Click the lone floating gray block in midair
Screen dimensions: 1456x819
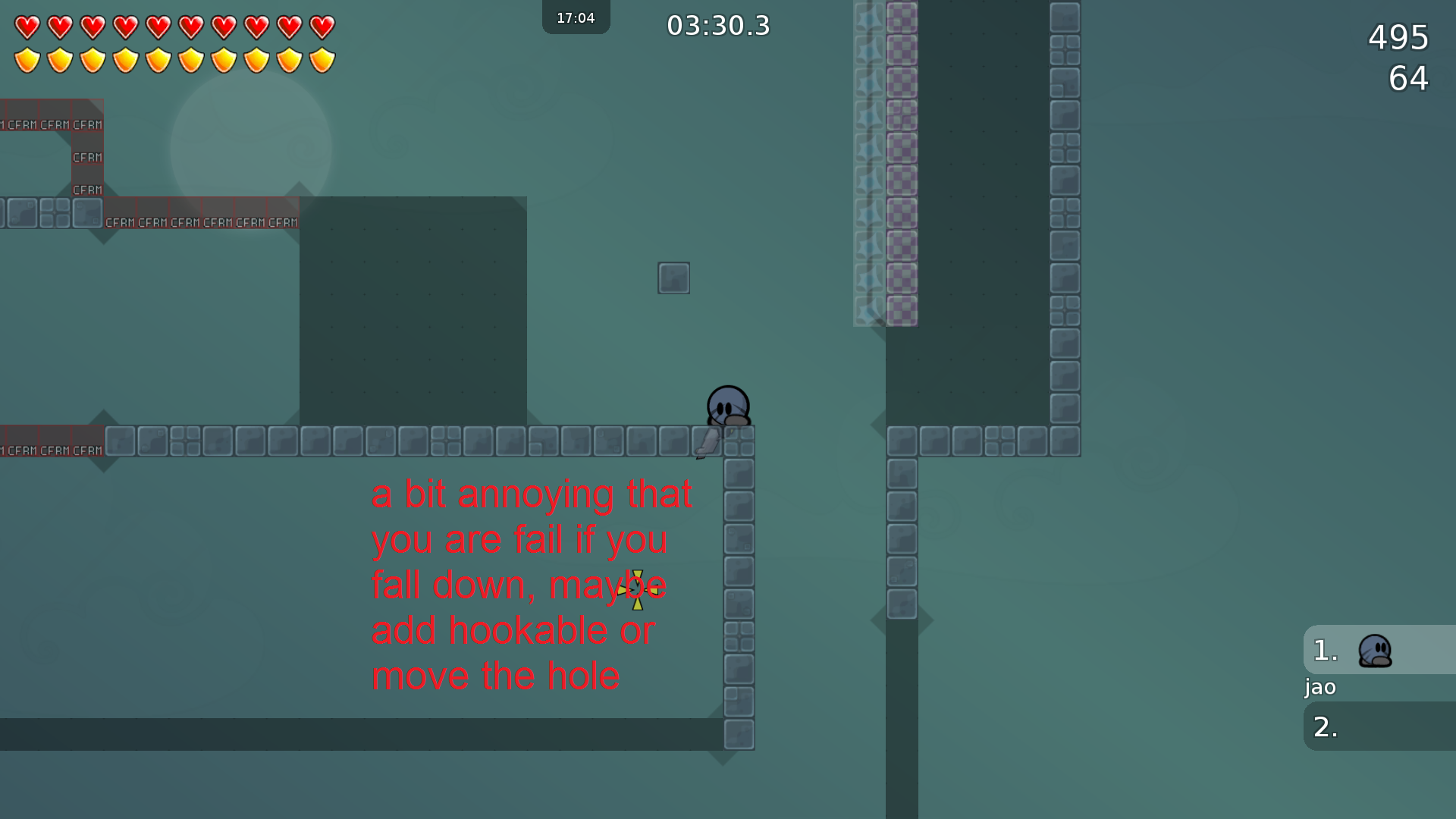pyautogui.click(x=673, y=278)
